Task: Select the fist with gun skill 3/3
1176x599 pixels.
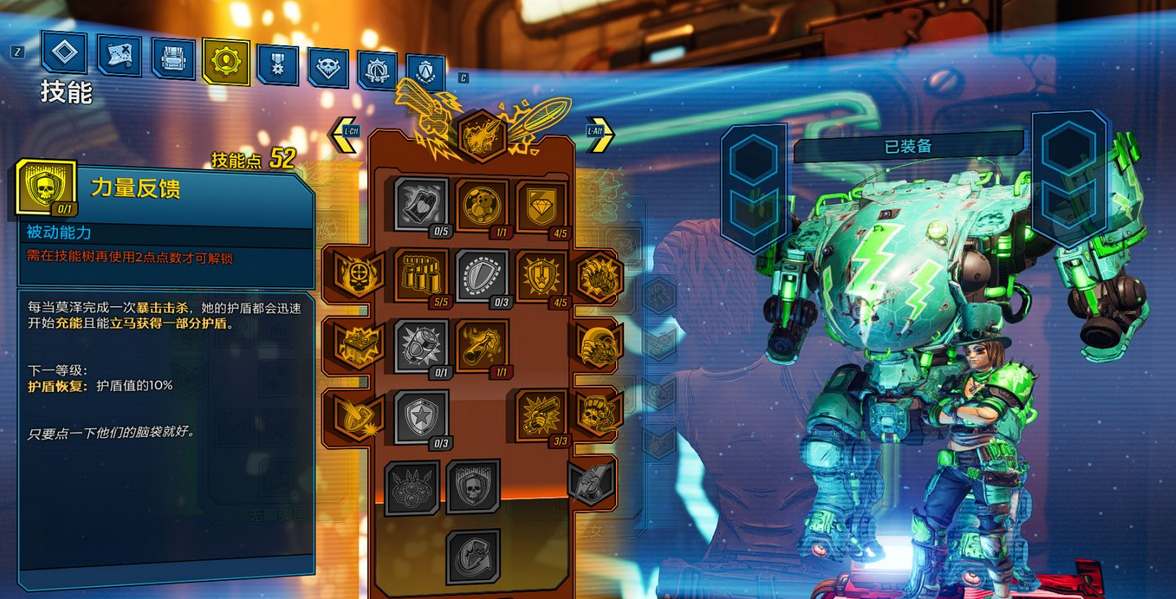Action: (542, 414)
